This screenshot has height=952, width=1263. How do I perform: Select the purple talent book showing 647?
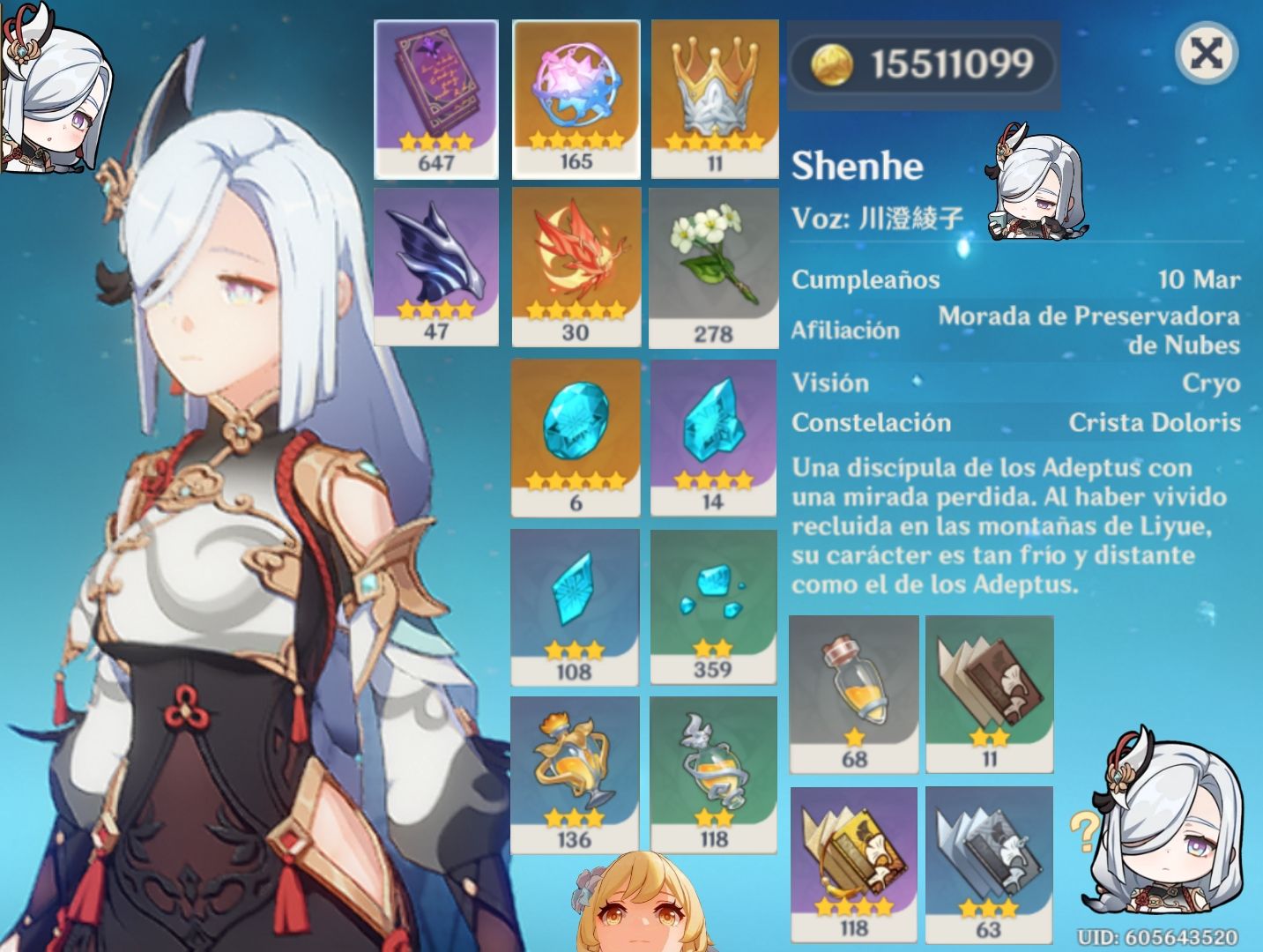pos(437,93)
